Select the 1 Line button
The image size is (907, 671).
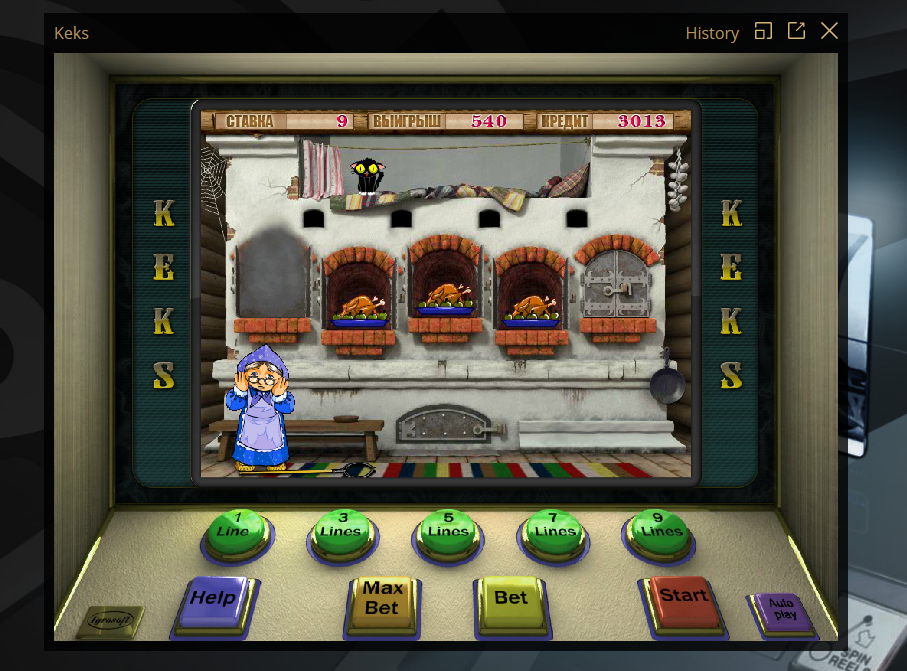[235, 531]
